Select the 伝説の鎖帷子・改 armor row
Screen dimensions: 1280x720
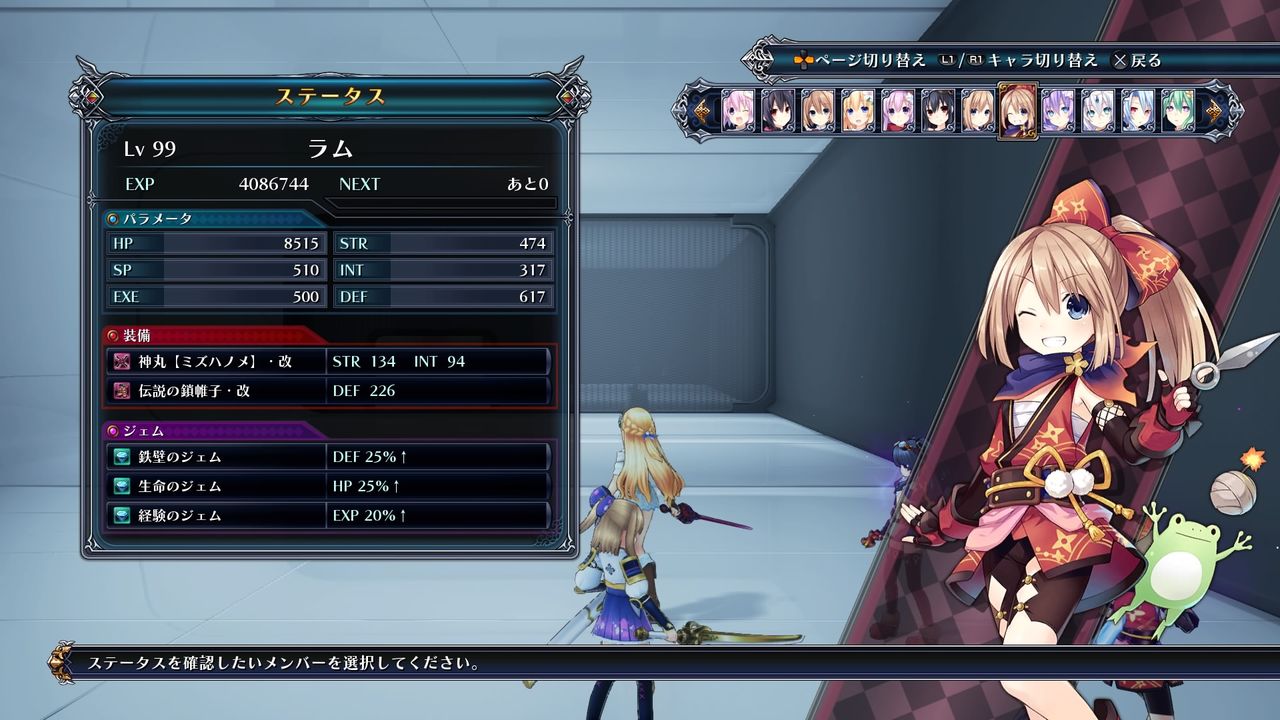click(x=330, y=391)
